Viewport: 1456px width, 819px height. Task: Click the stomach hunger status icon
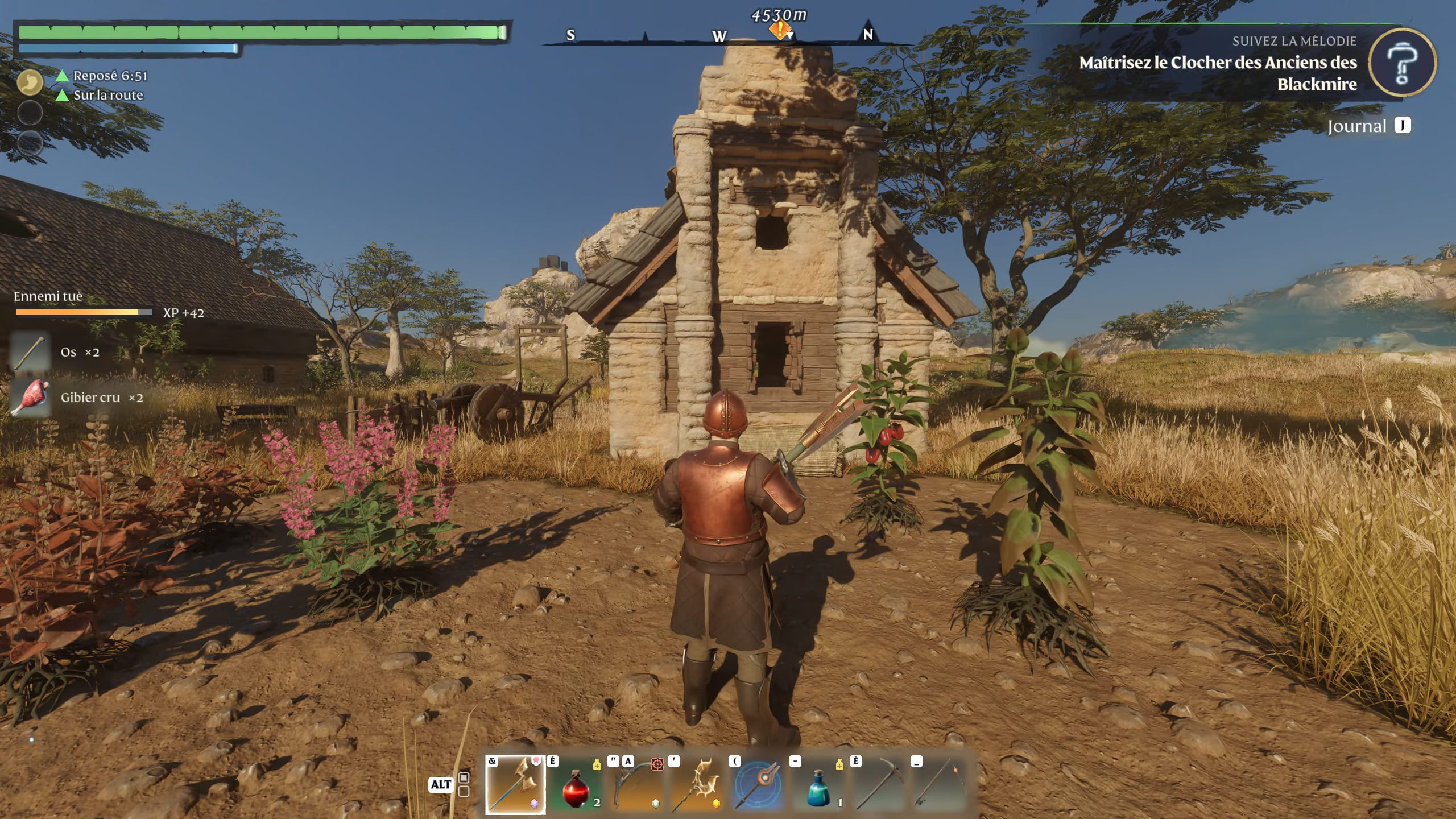click(x=30, y=82)
